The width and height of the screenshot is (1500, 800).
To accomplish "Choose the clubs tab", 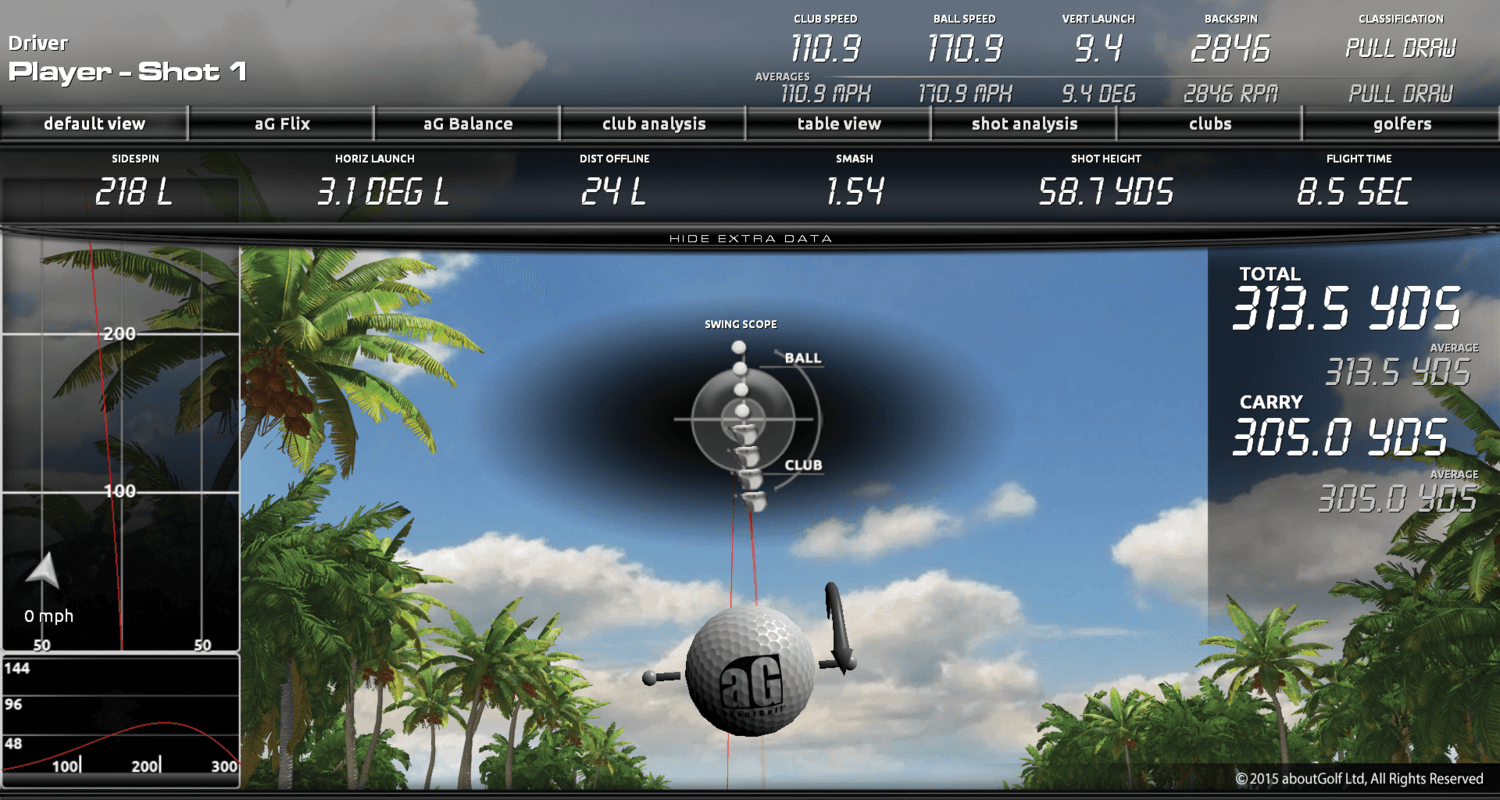I will (x=1210, y=124).
